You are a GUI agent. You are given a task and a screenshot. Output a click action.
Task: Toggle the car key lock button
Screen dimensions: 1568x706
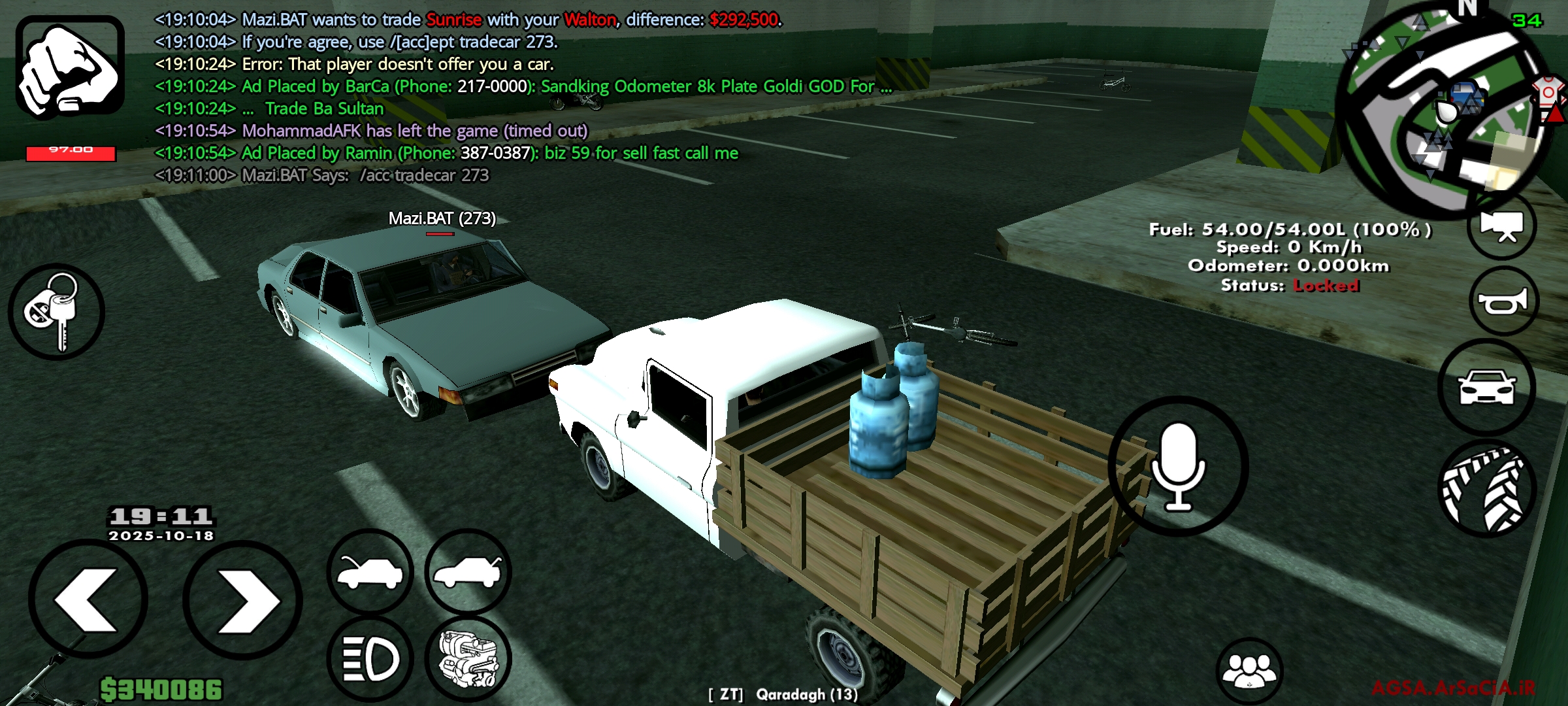[x=56, y=312]
